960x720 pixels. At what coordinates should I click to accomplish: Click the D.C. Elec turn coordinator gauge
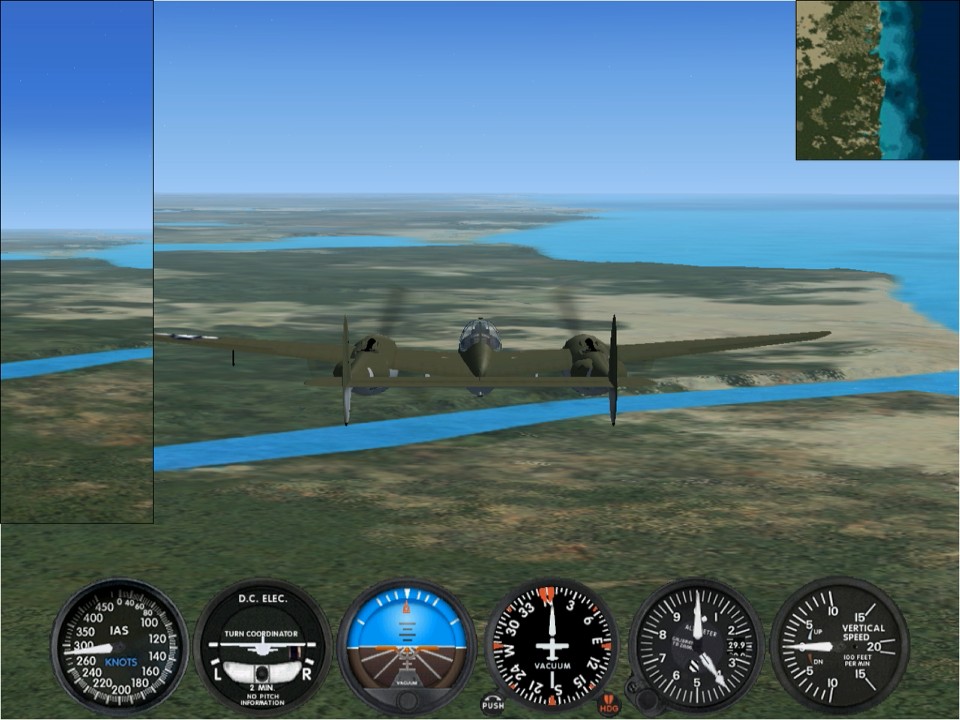point(263,646)
